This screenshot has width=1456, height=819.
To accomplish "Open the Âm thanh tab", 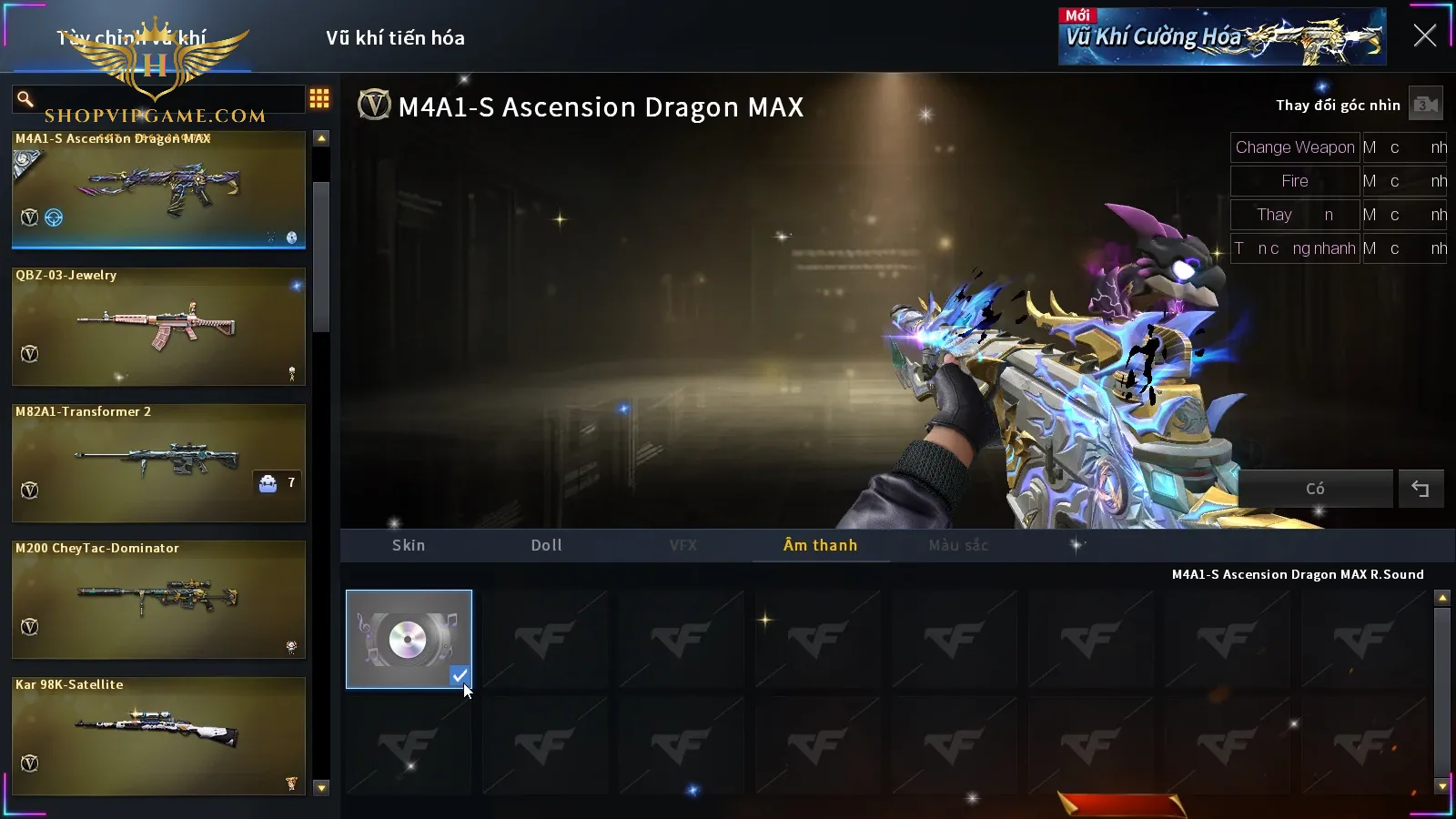I will click(820, 545).
